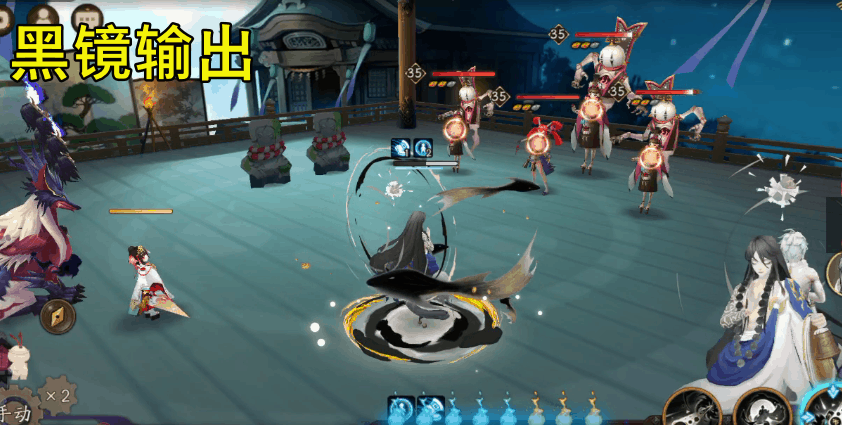Image resolution: width=842 pixels, height=425 pixels.
Task: Use the ink slash skill icon
Action: tap(695, 407)
